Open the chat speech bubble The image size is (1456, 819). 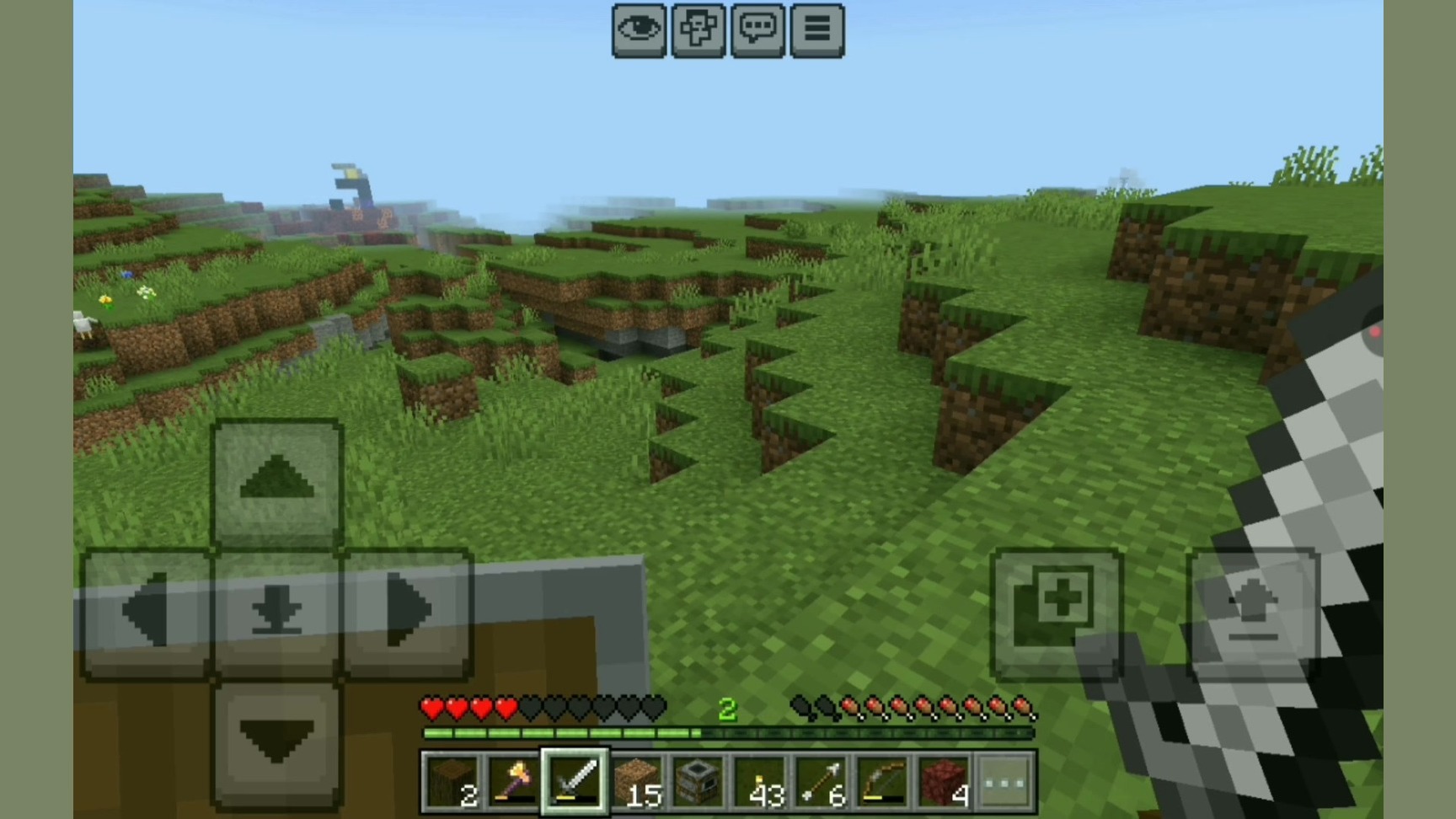click(757, 30)
